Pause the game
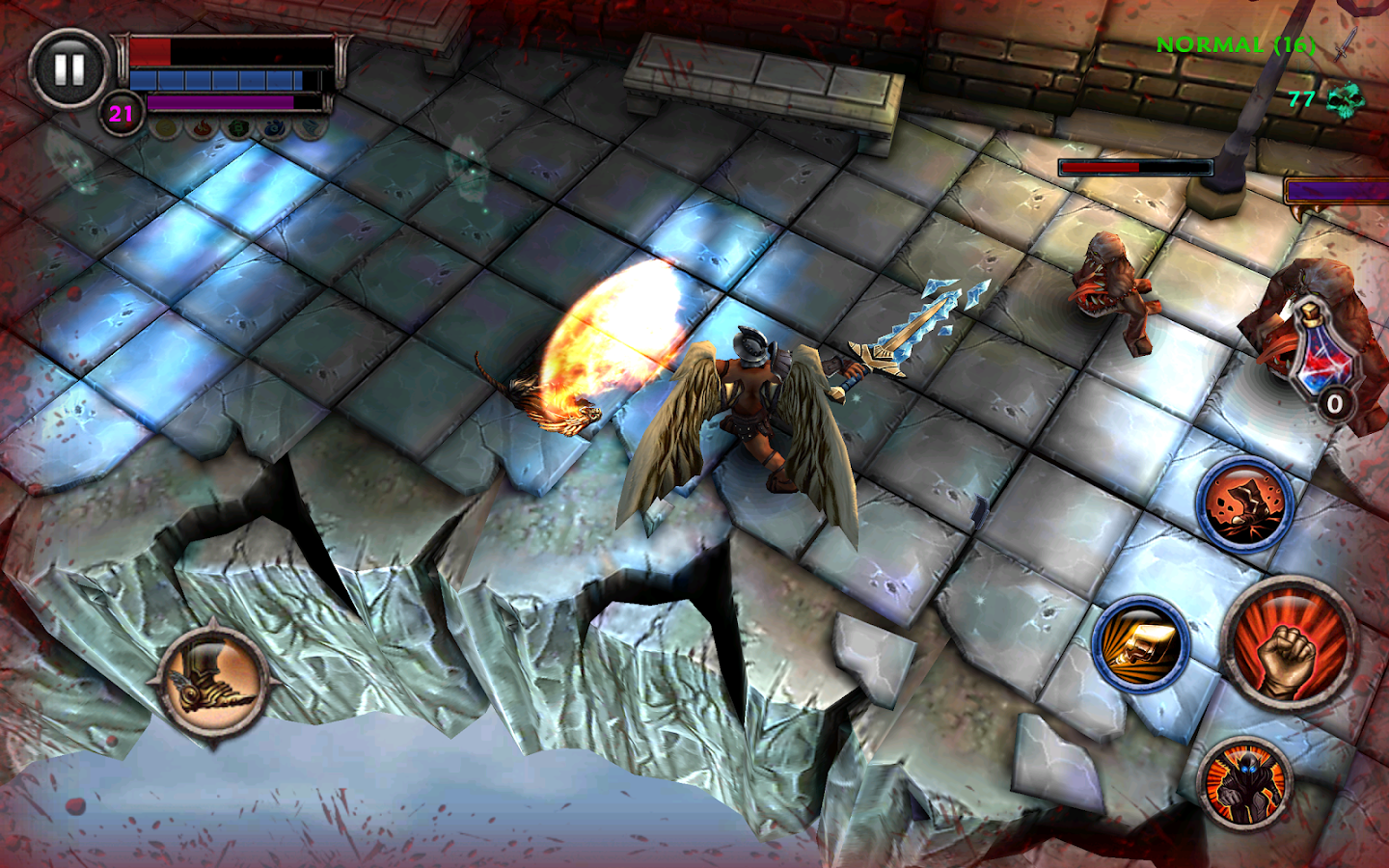 [68, 68]
